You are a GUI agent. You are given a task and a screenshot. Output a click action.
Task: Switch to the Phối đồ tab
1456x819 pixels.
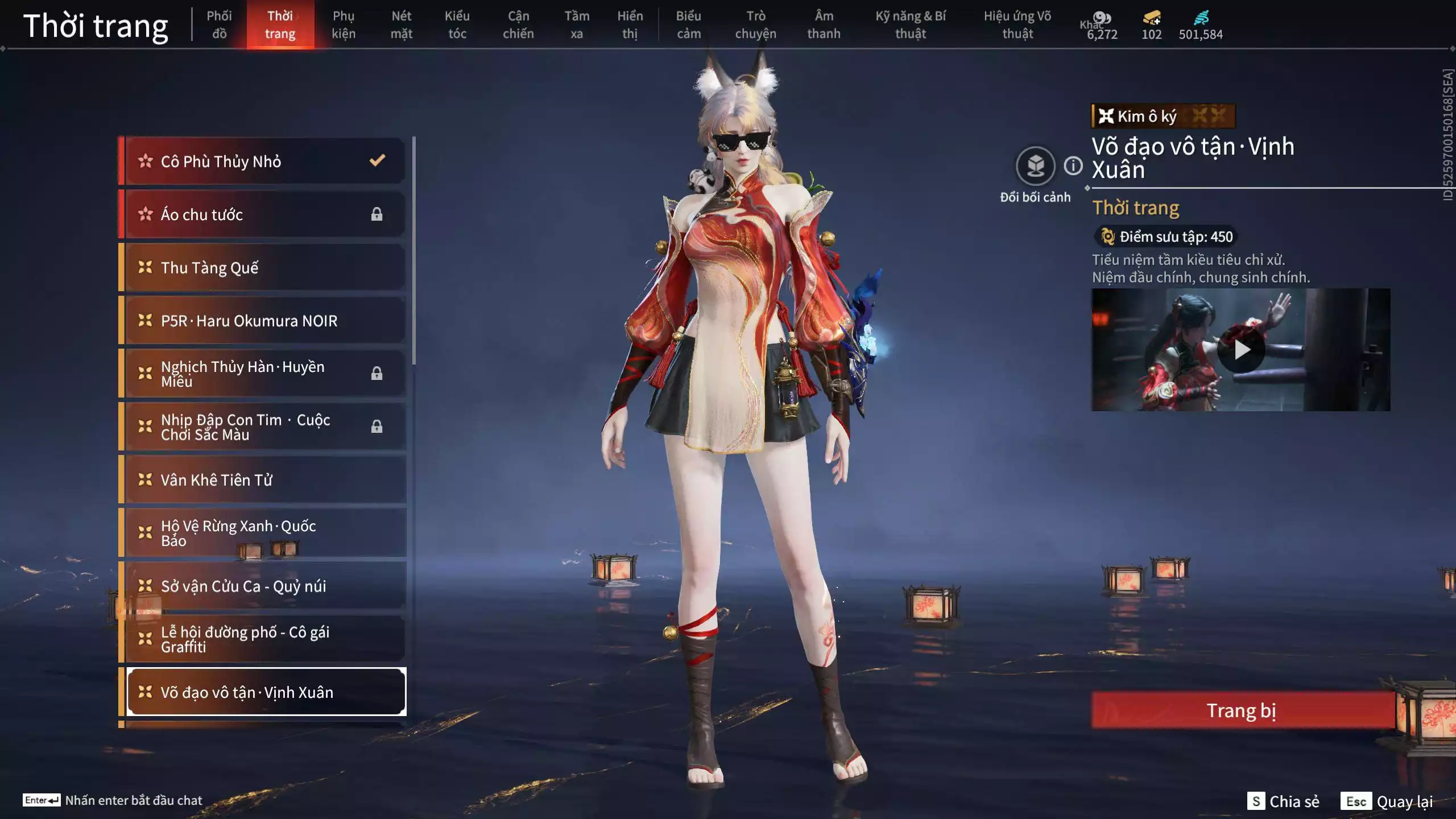click(219, 25)
